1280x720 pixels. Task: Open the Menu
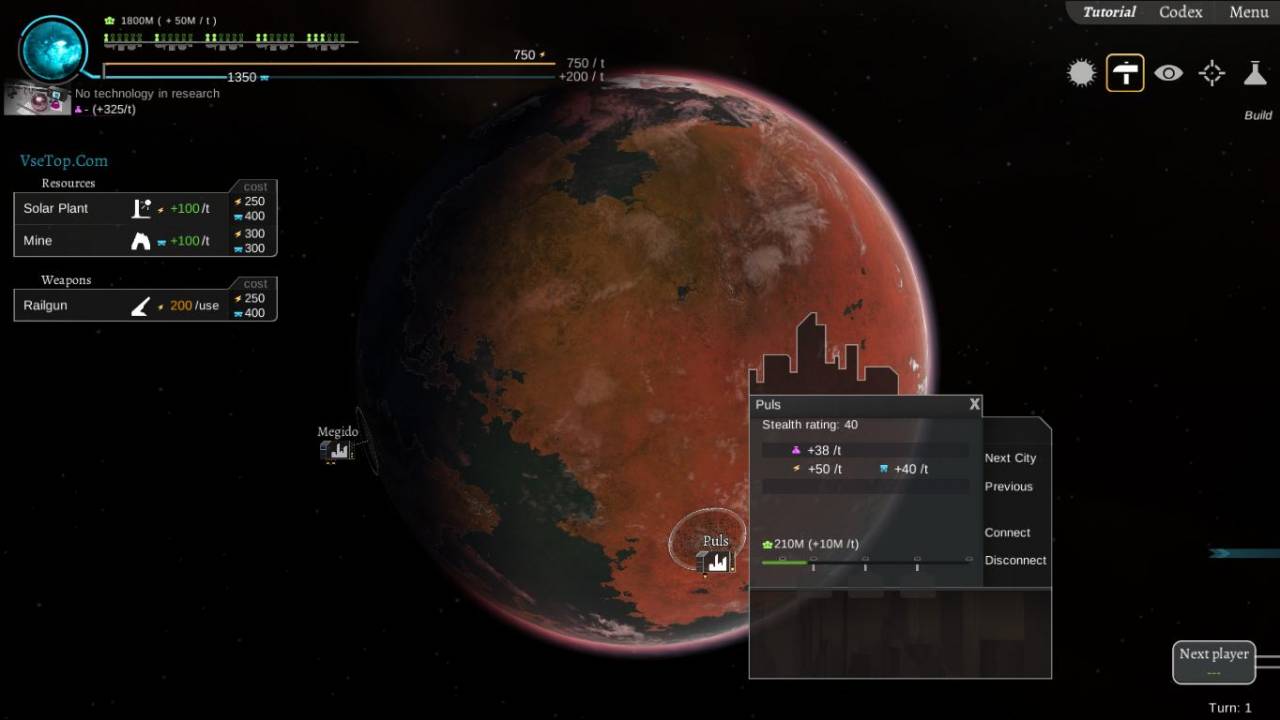pos(1249,12)
